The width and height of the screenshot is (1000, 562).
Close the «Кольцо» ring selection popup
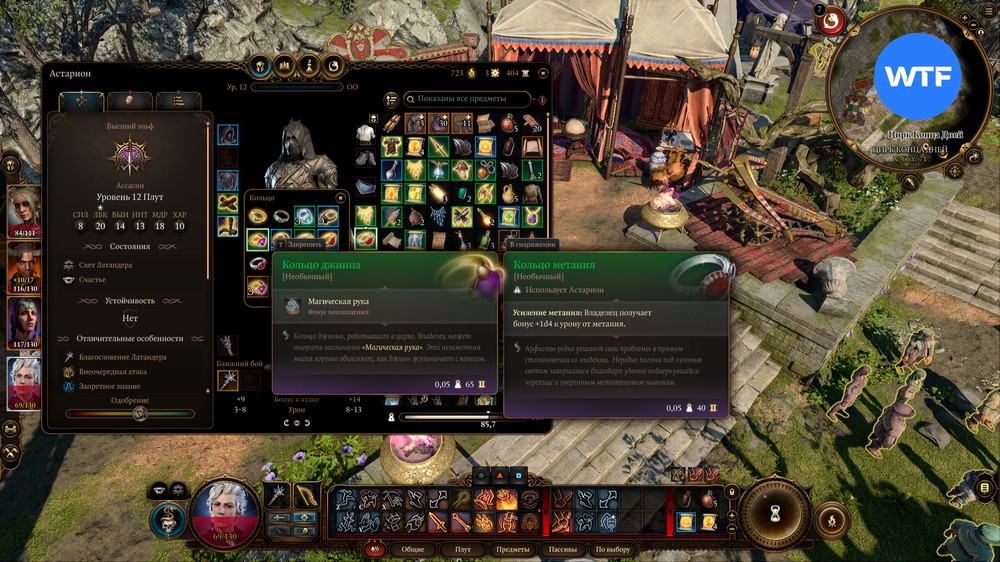coord(341,197)
